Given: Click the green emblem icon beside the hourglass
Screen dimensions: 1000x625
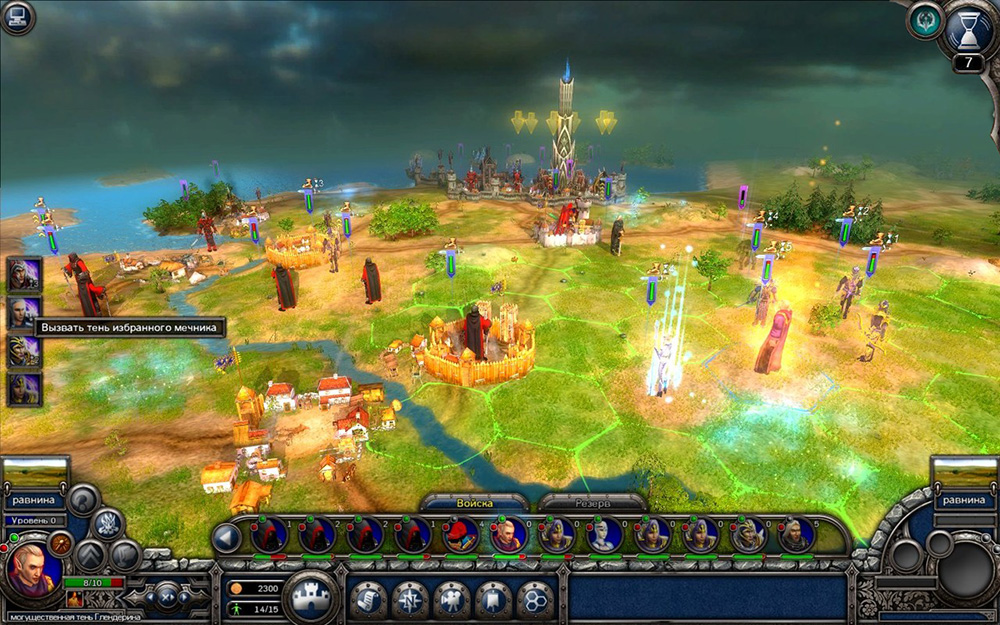Looking at the screenshot, I should [924, 21].
